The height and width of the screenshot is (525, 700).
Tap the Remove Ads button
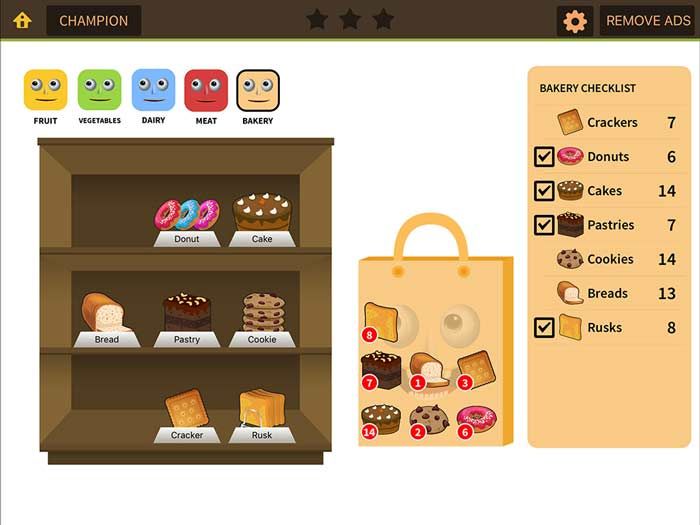[x=647, y=21]
